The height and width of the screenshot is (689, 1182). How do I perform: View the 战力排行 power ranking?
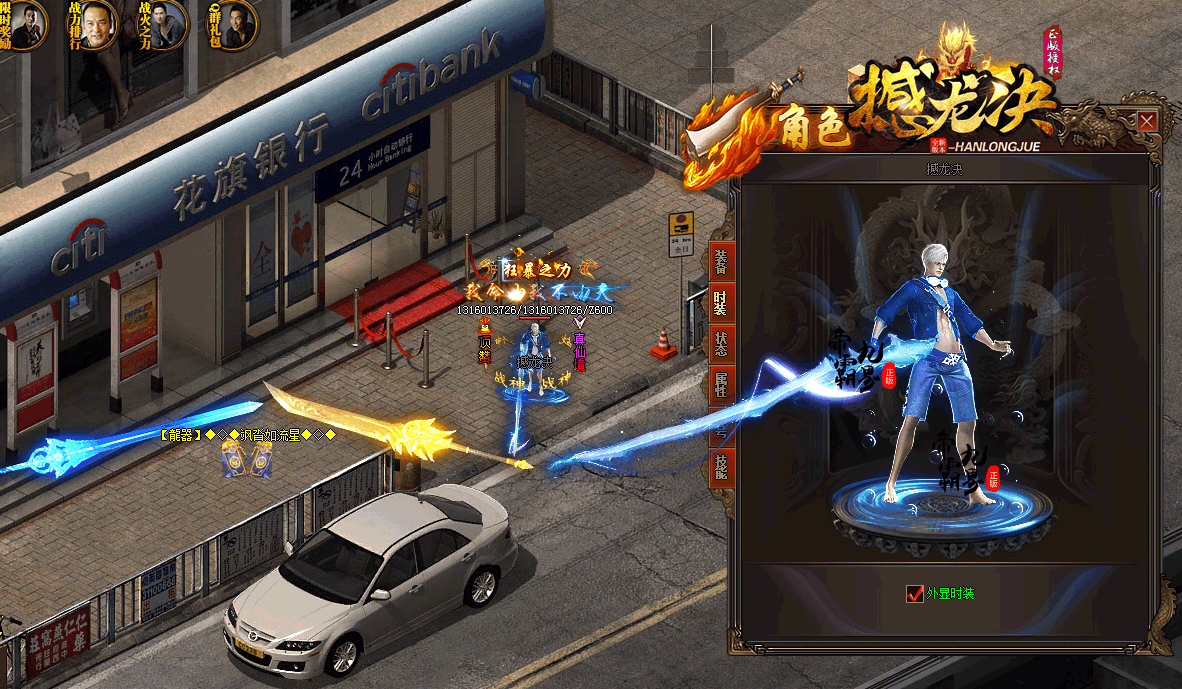coord(93,25)
